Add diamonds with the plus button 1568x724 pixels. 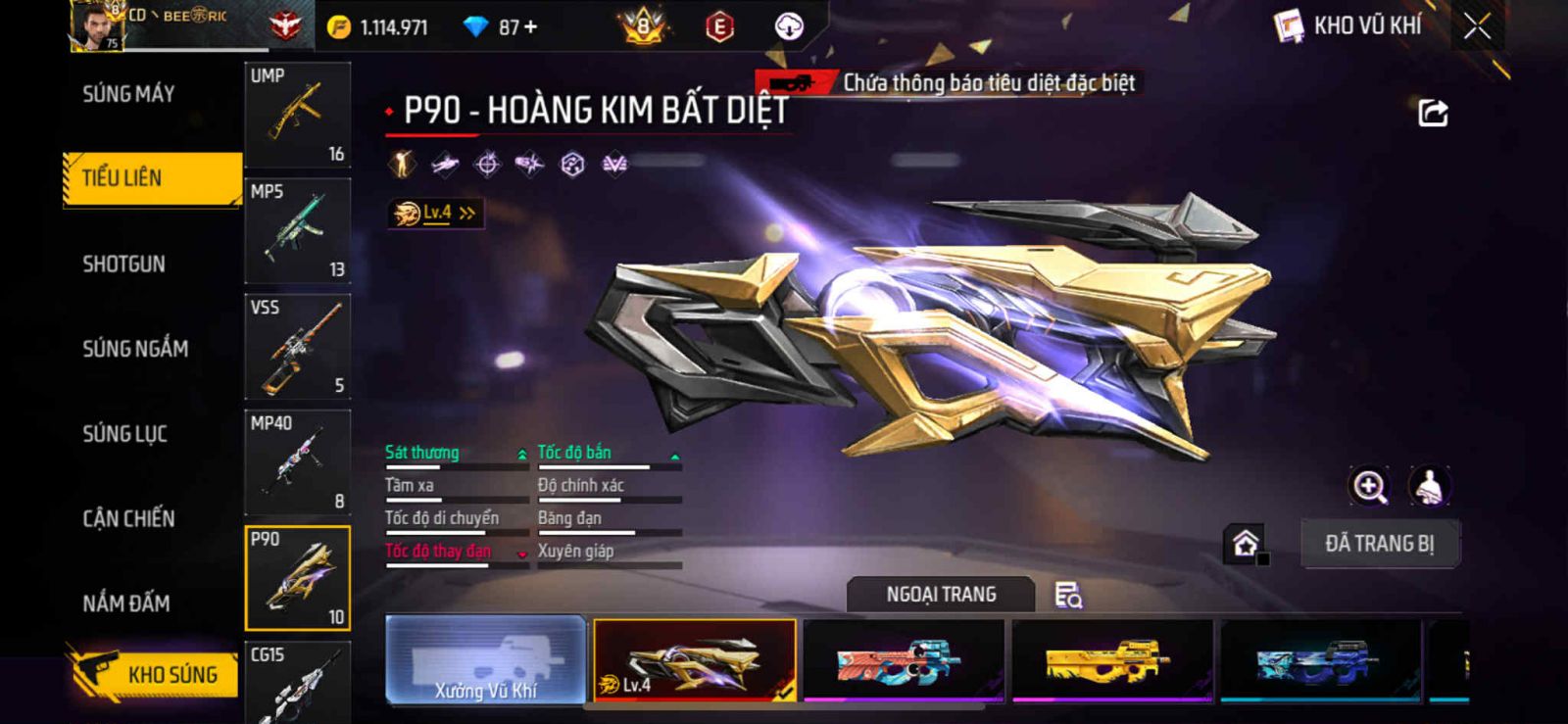(x=531, y=26)
